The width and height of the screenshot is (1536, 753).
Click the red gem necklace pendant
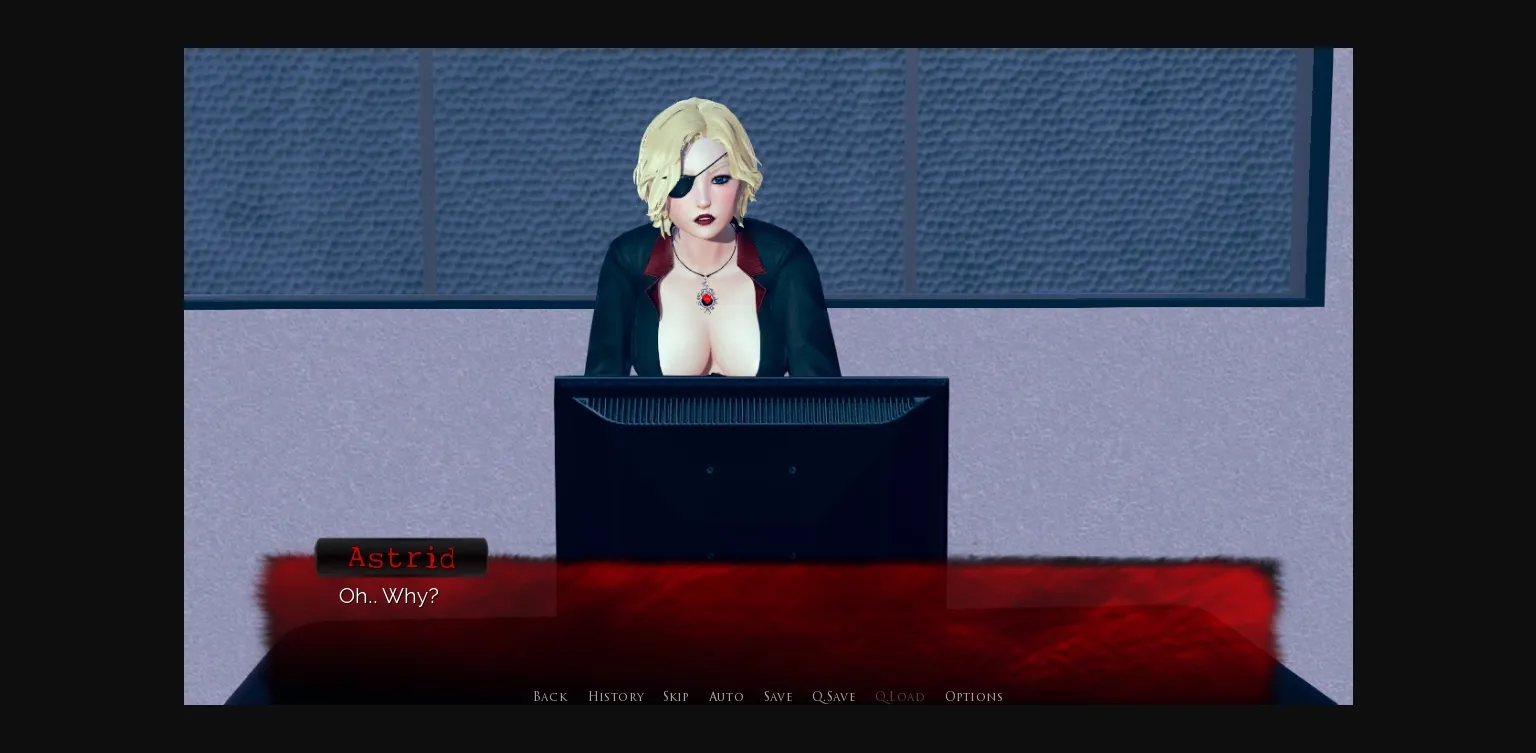pyautogui.click(x=707, y=297)
